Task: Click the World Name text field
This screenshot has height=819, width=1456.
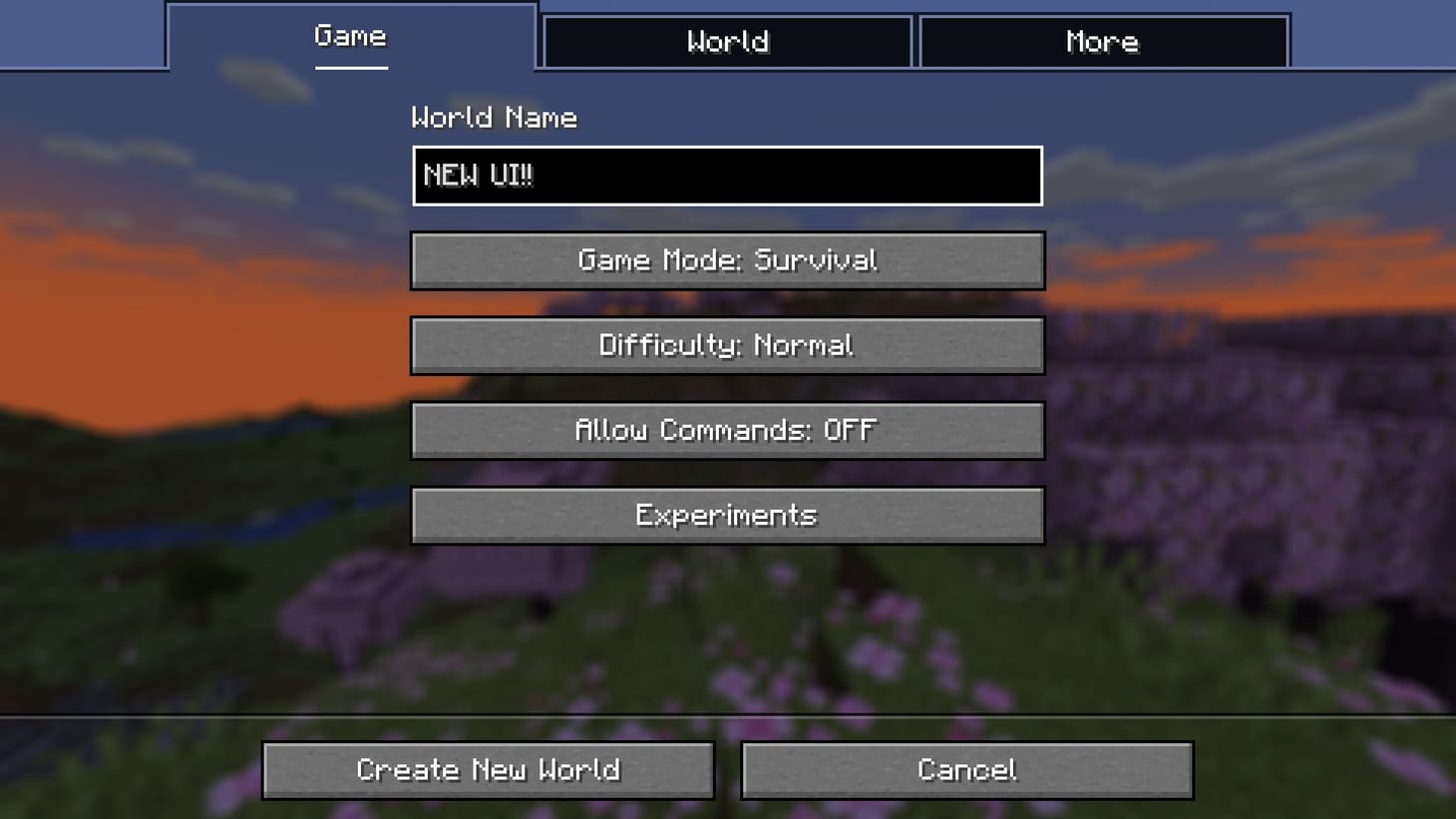Action: click(x=727, y=176)
